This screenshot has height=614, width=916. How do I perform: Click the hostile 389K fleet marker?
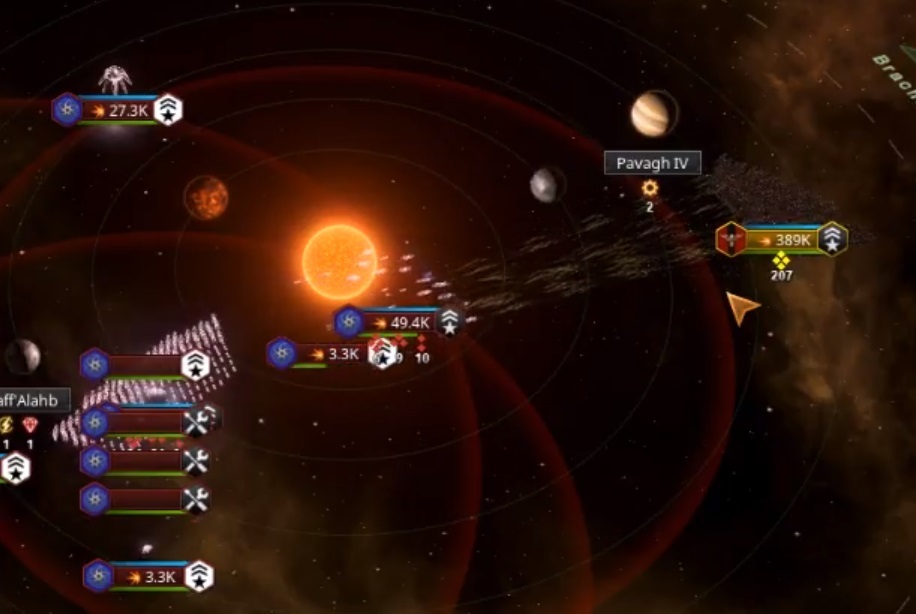click(x=783, y=240)
